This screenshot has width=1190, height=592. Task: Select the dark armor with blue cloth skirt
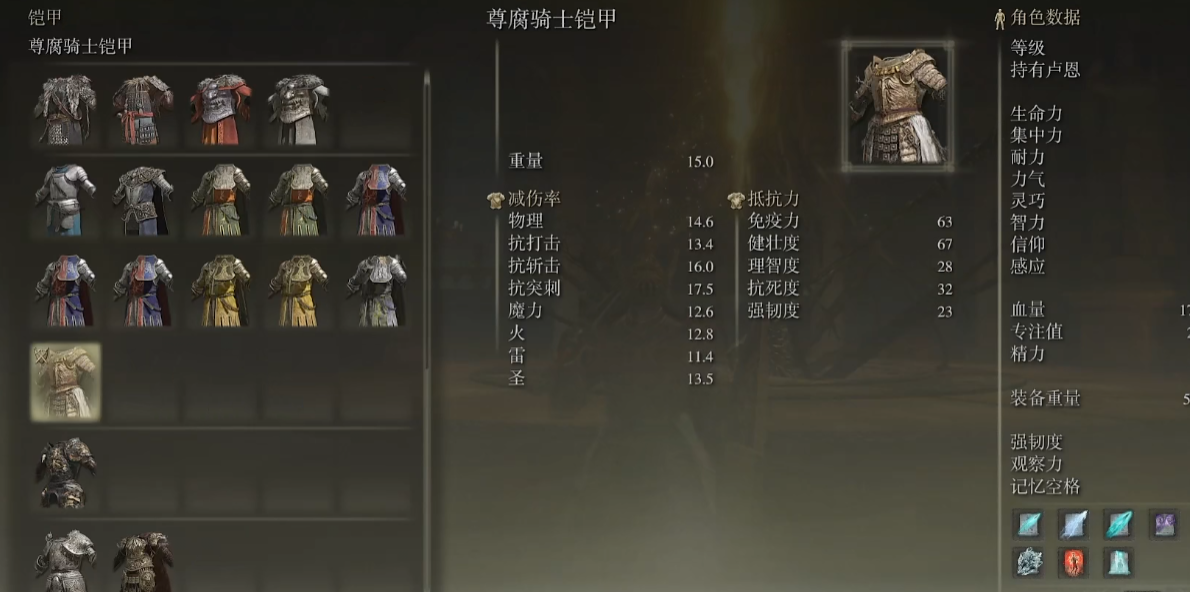(143, 199)
